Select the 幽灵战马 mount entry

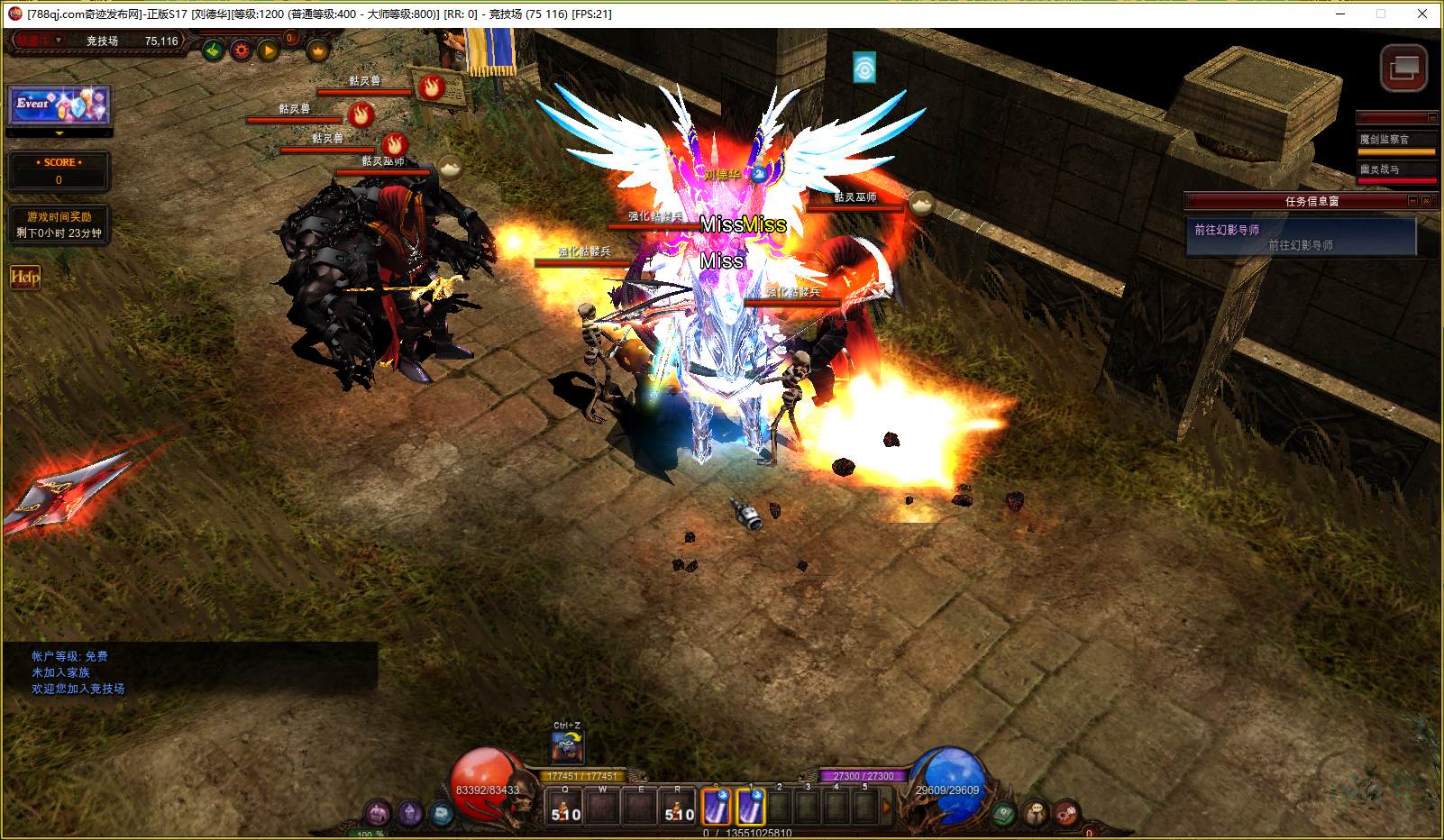(1395, 169)
